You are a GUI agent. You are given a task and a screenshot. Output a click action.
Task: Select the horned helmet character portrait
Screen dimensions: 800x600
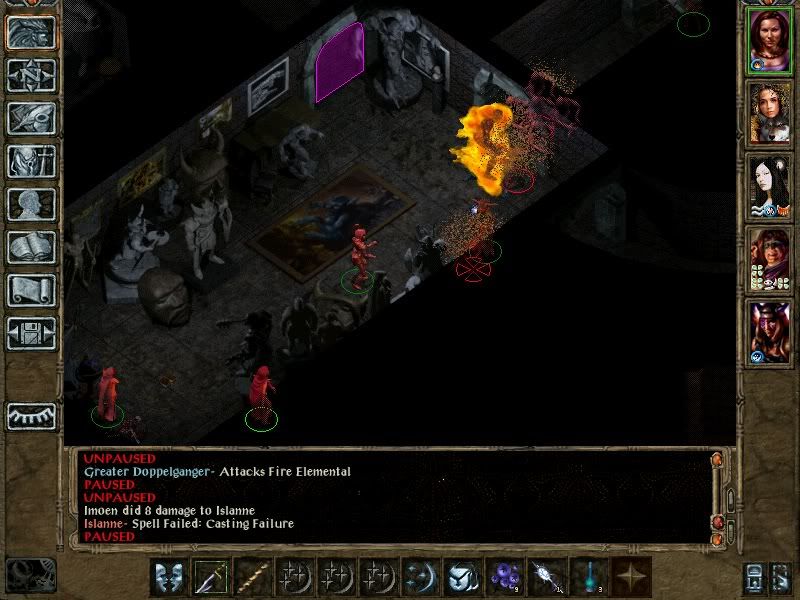tap(769, 331)
